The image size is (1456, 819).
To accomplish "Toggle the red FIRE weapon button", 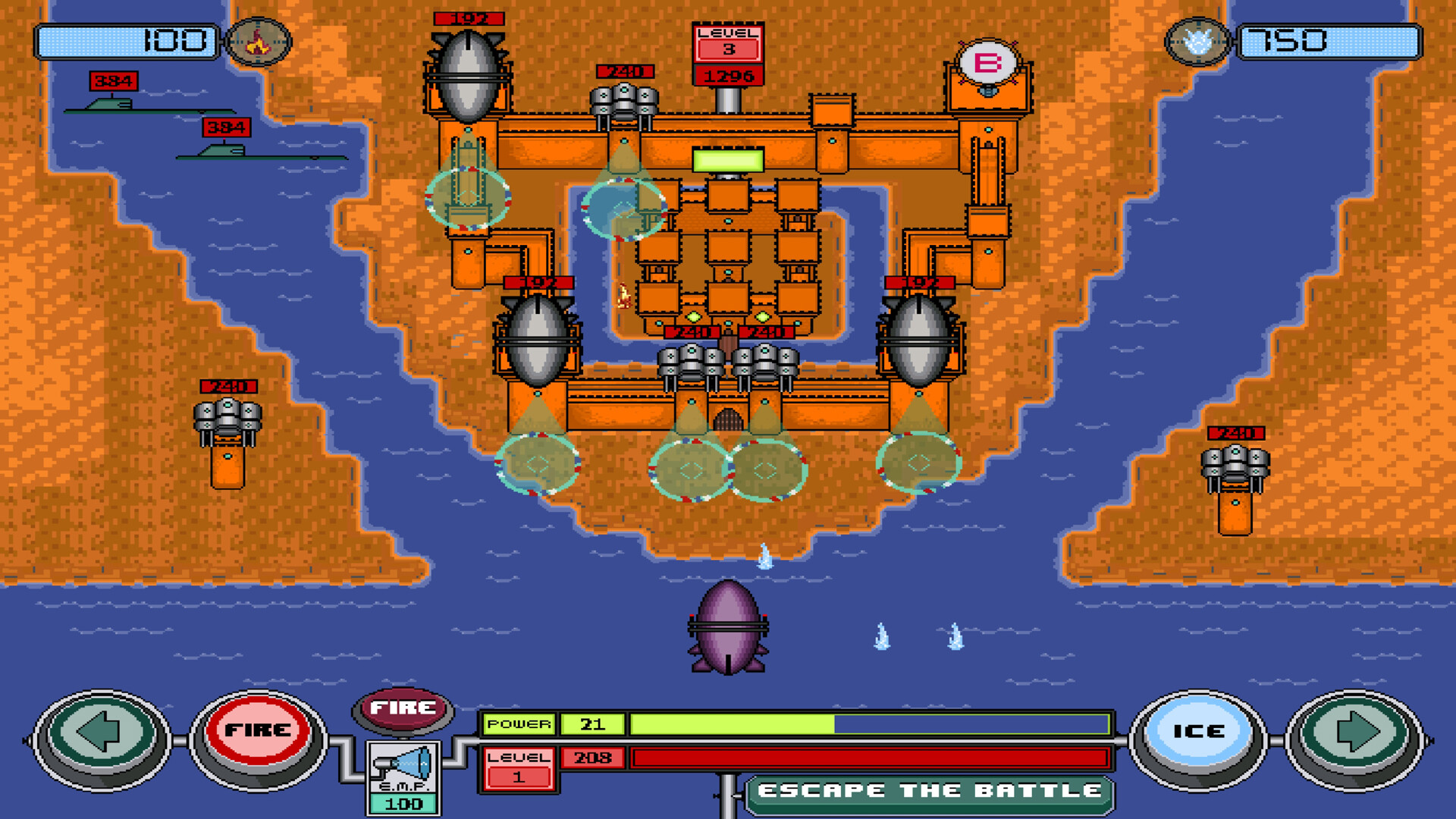I will click(x=258, y=730).
